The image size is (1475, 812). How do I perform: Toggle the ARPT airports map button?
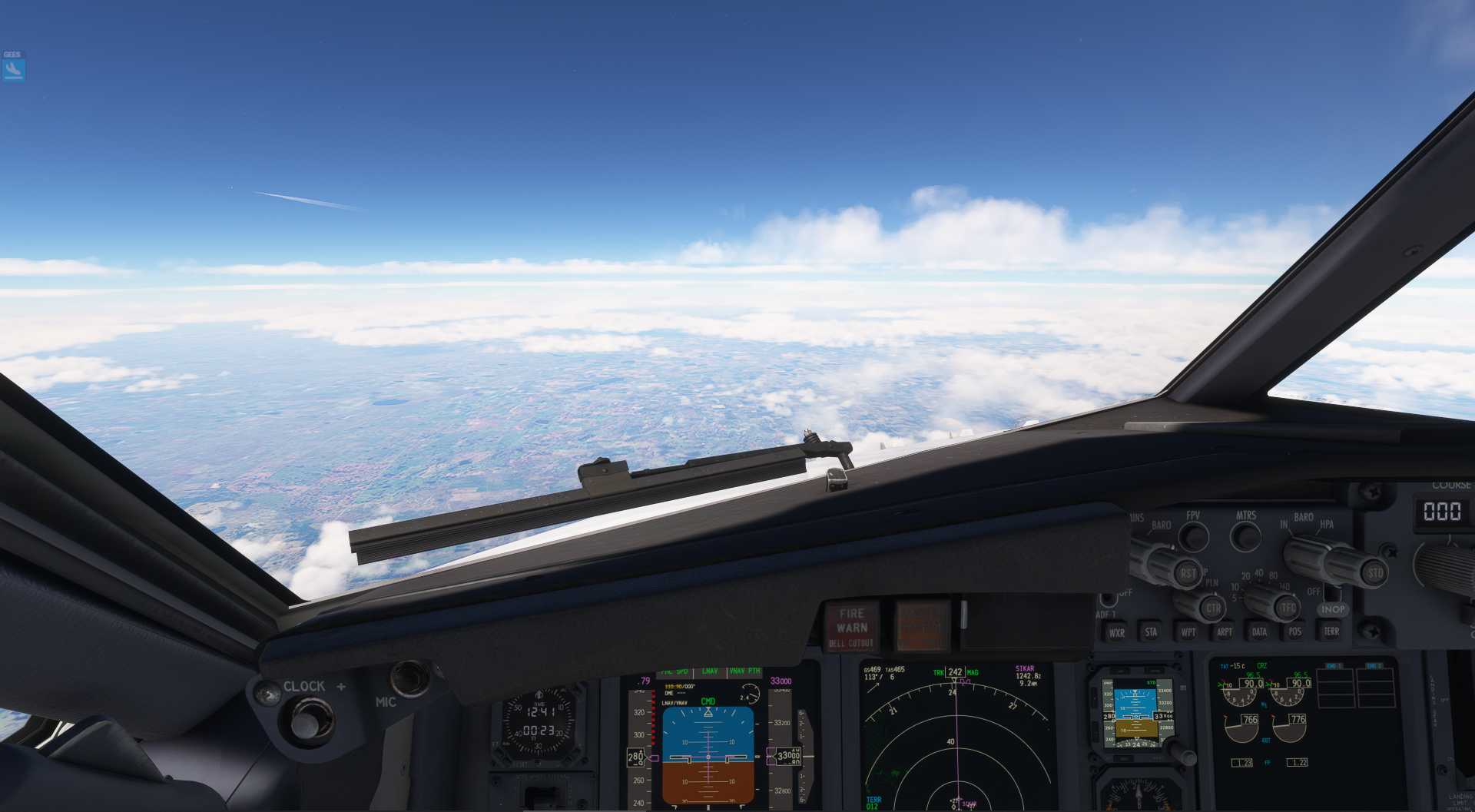pyautogui.click(x=1224, y=631)
